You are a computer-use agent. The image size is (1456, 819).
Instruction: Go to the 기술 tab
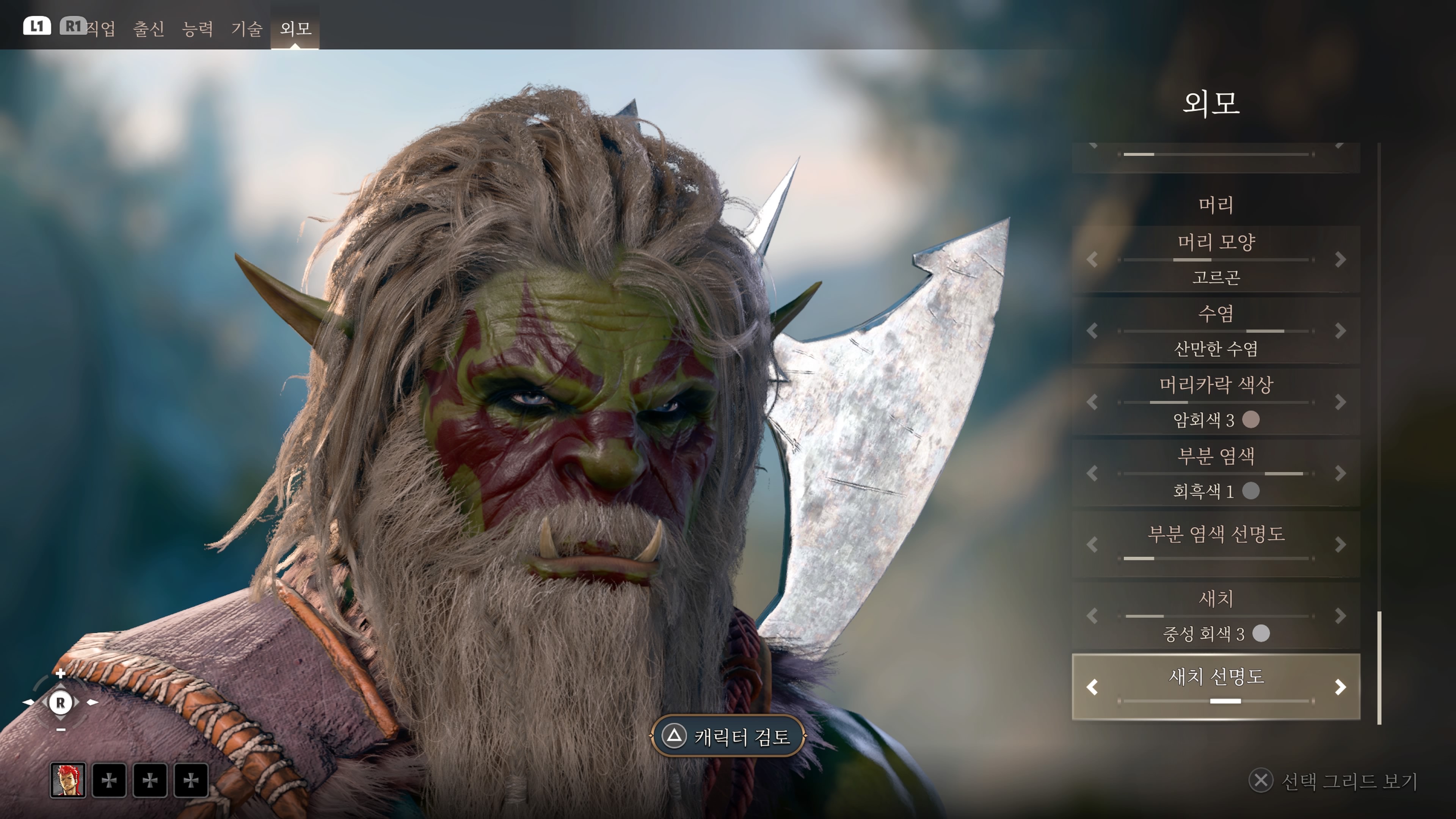246,28
